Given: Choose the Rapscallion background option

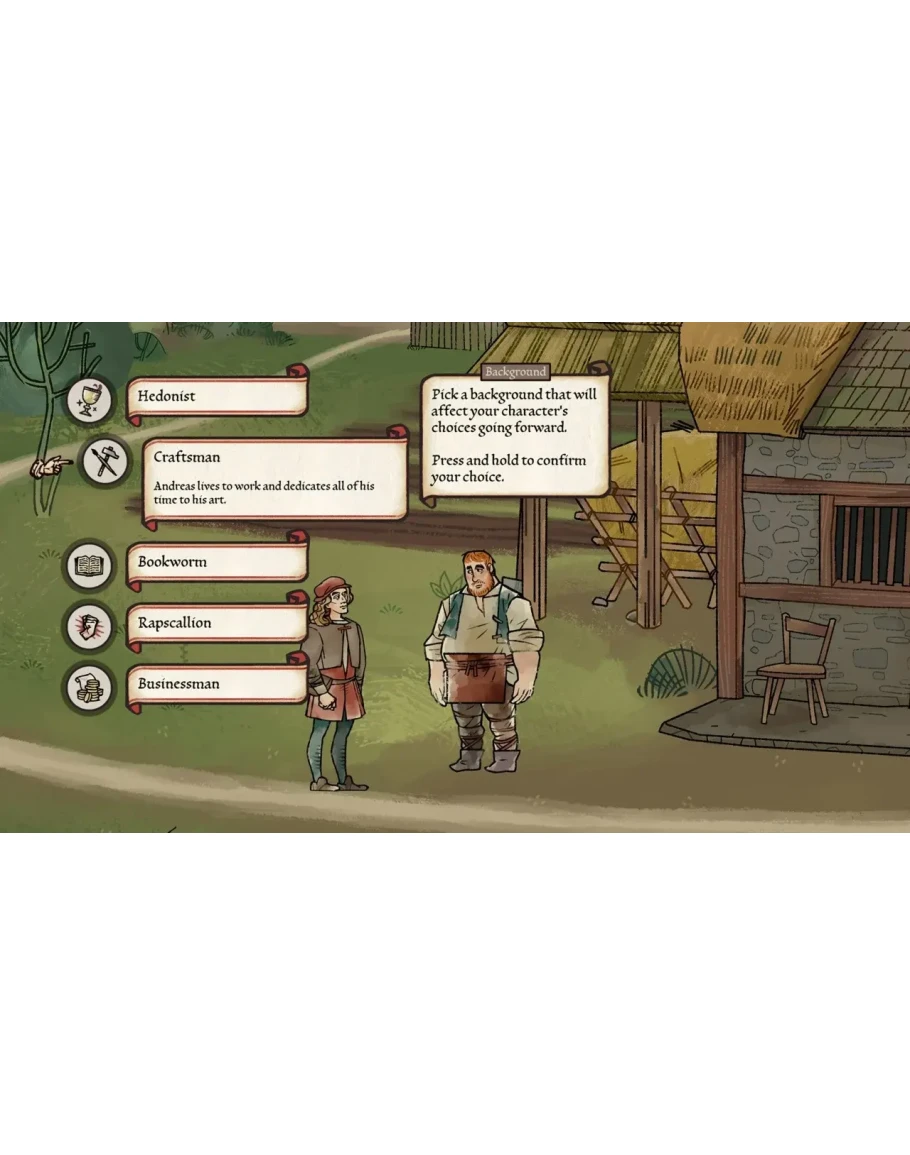Looking at the screenshot, I should (217, 623).
